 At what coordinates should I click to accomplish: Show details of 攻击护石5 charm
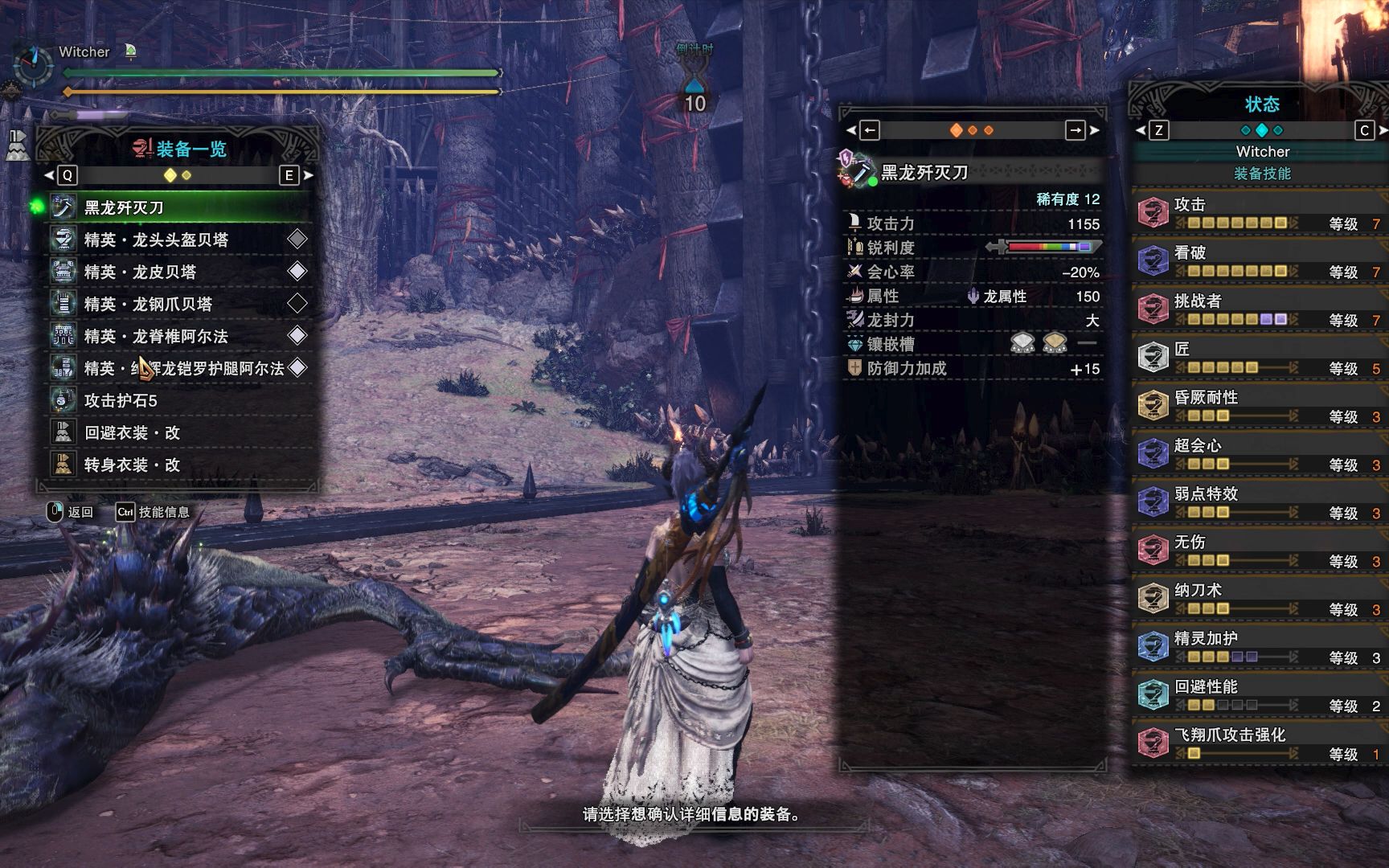point(178,400)
